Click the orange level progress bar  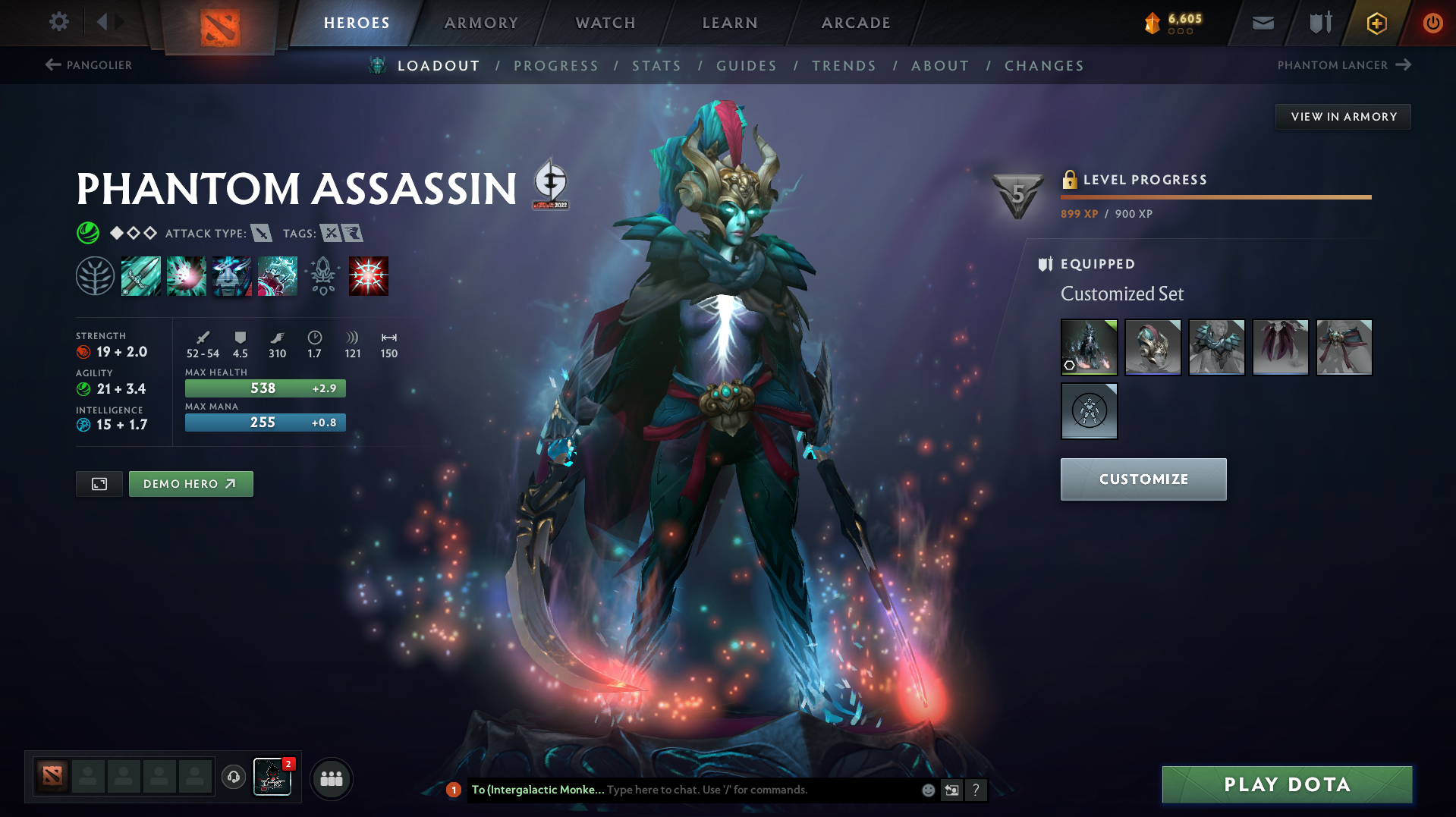pyautogui.click(x=1214, y=196)
